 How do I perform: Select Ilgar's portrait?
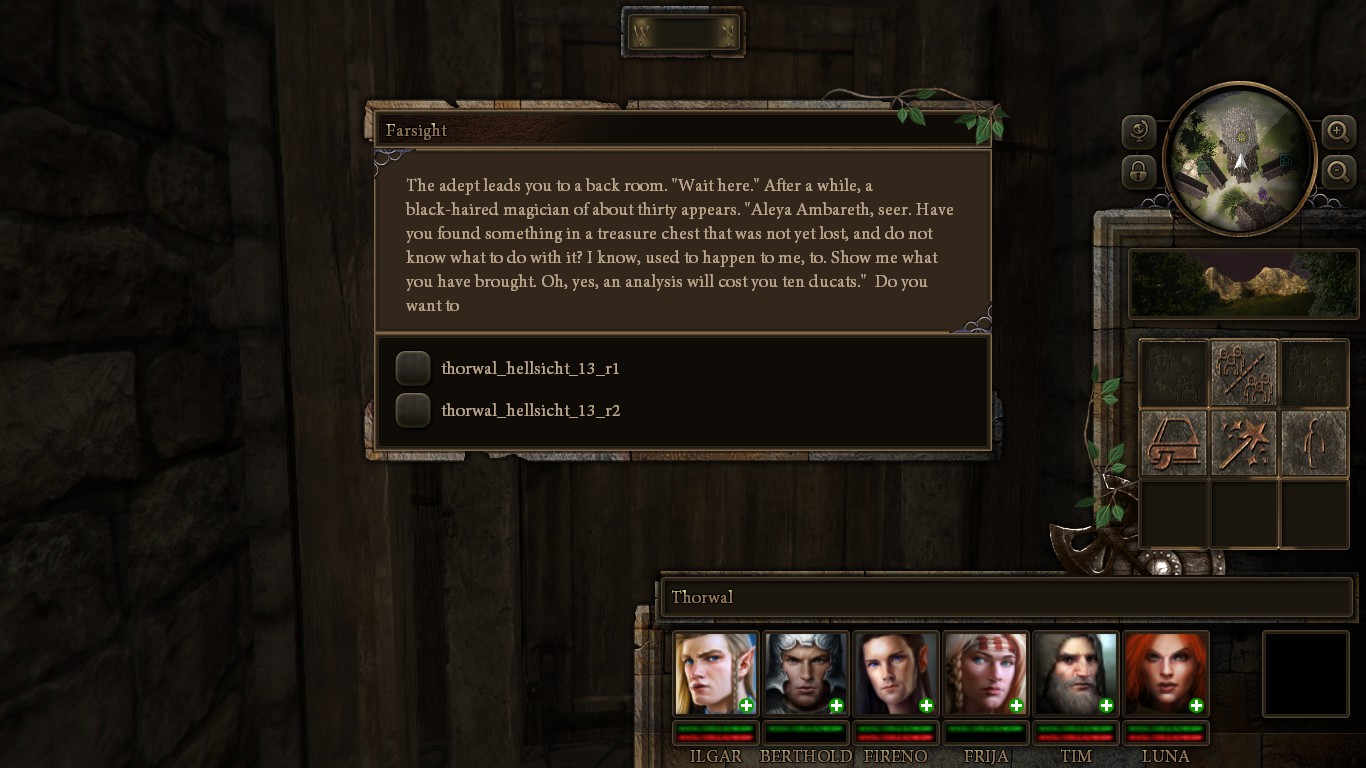coord(715,673)
